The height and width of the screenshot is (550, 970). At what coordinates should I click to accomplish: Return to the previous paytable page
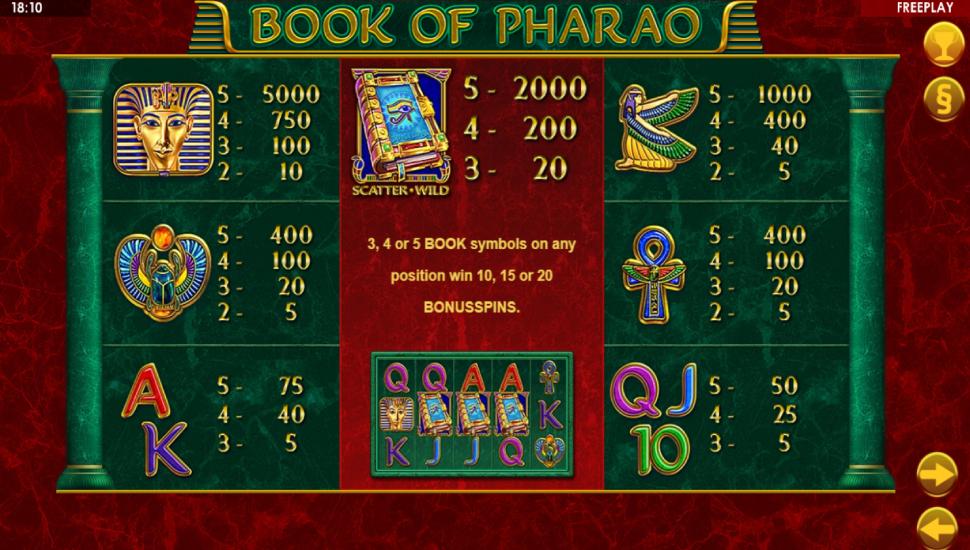938,526
